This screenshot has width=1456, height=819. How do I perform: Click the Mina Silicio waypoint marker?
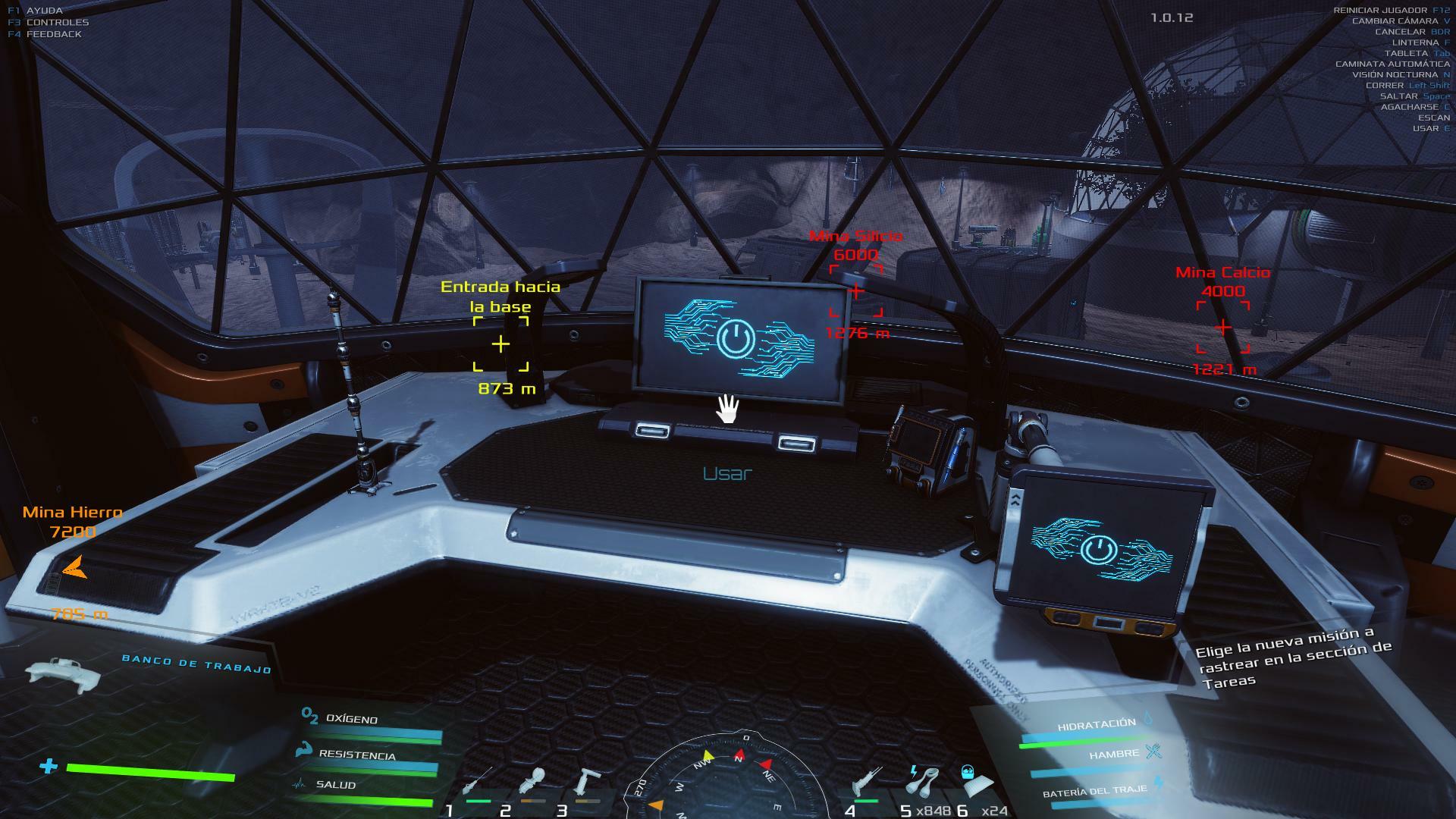tap(856, 290)
